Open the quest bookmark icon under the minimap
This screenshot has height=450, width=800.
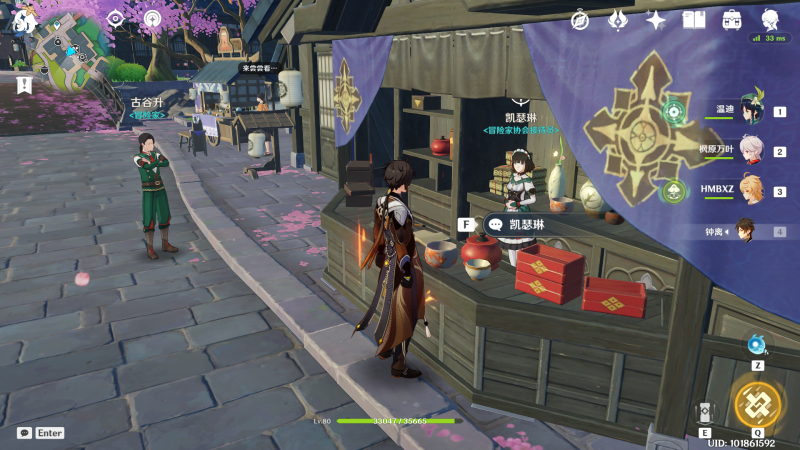[24, 85]
